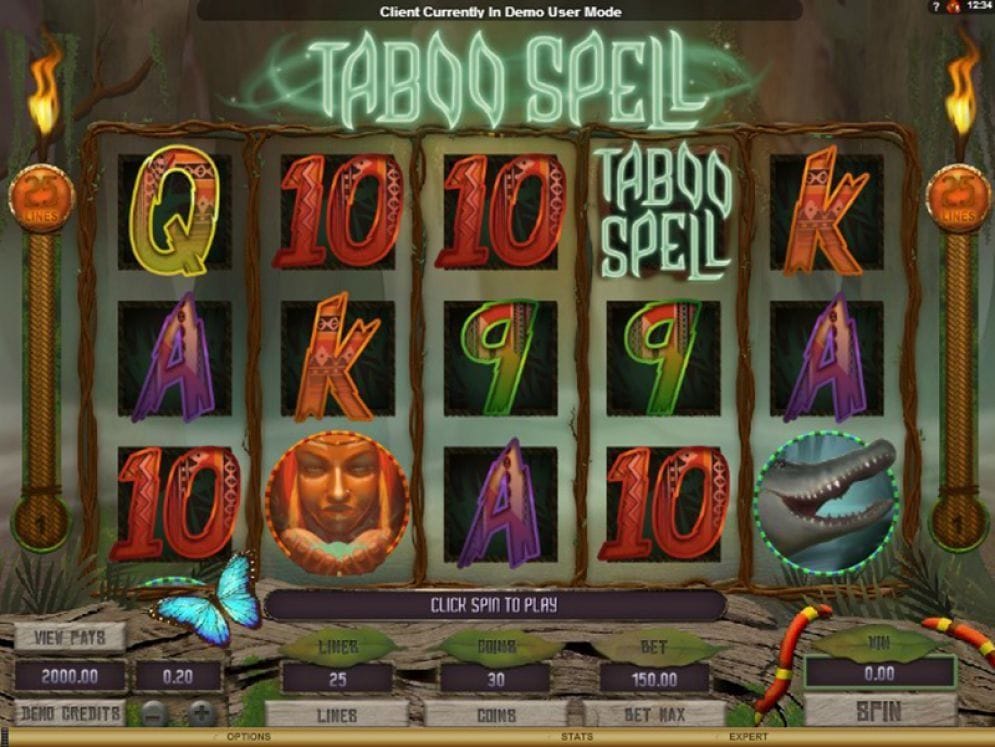This screenshot has height=747, width=995.
Task: Click the Bet Max button
Action: coord(655,714)
